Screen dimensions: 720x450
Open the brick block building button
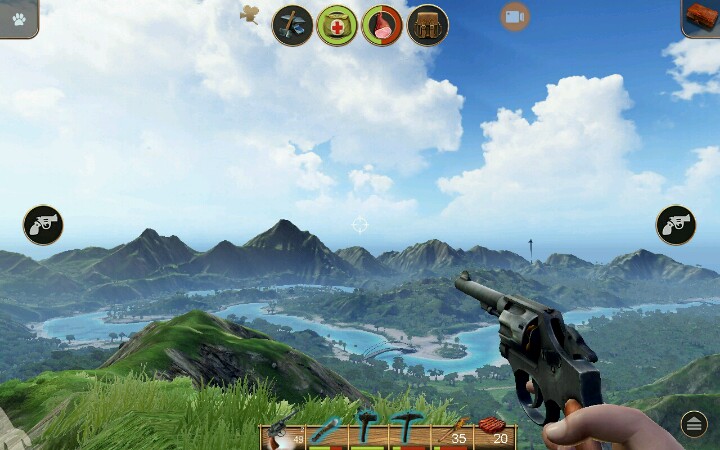(x=701, y=17)
